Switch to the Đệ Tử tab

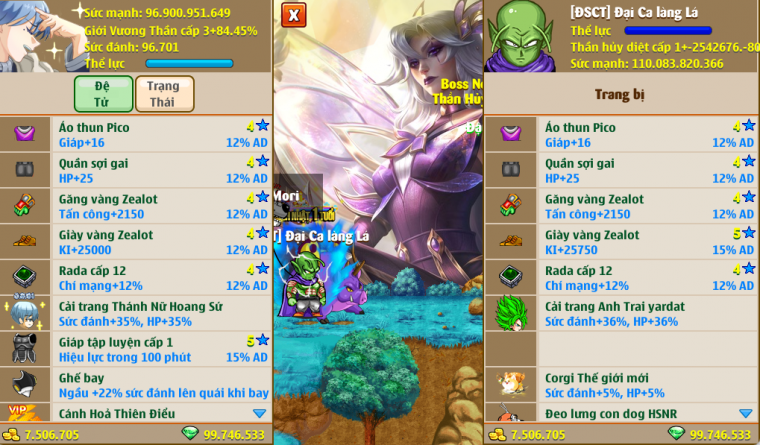point(103,94)
